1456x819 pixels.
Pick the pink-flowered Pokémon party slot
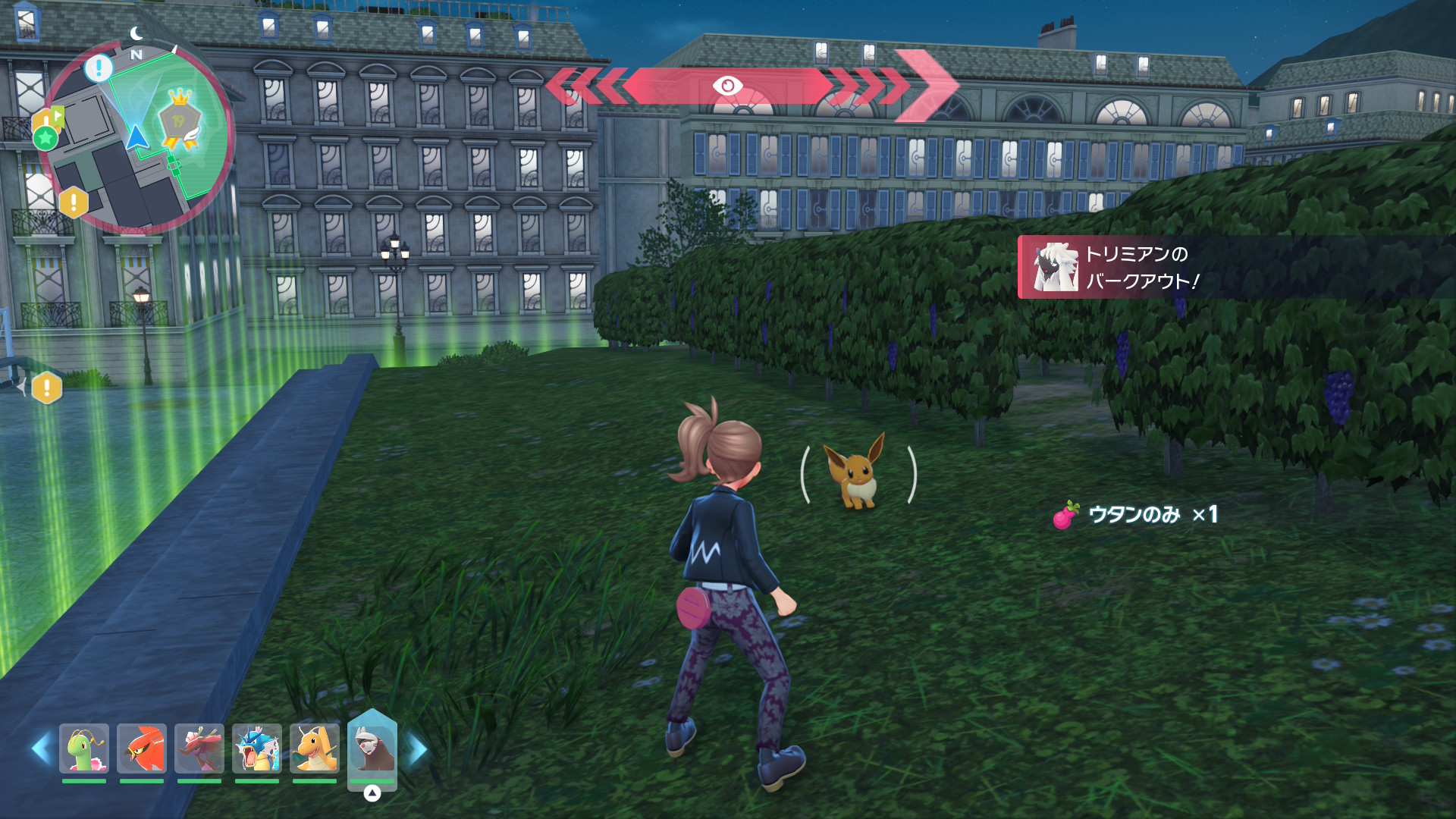199,748
